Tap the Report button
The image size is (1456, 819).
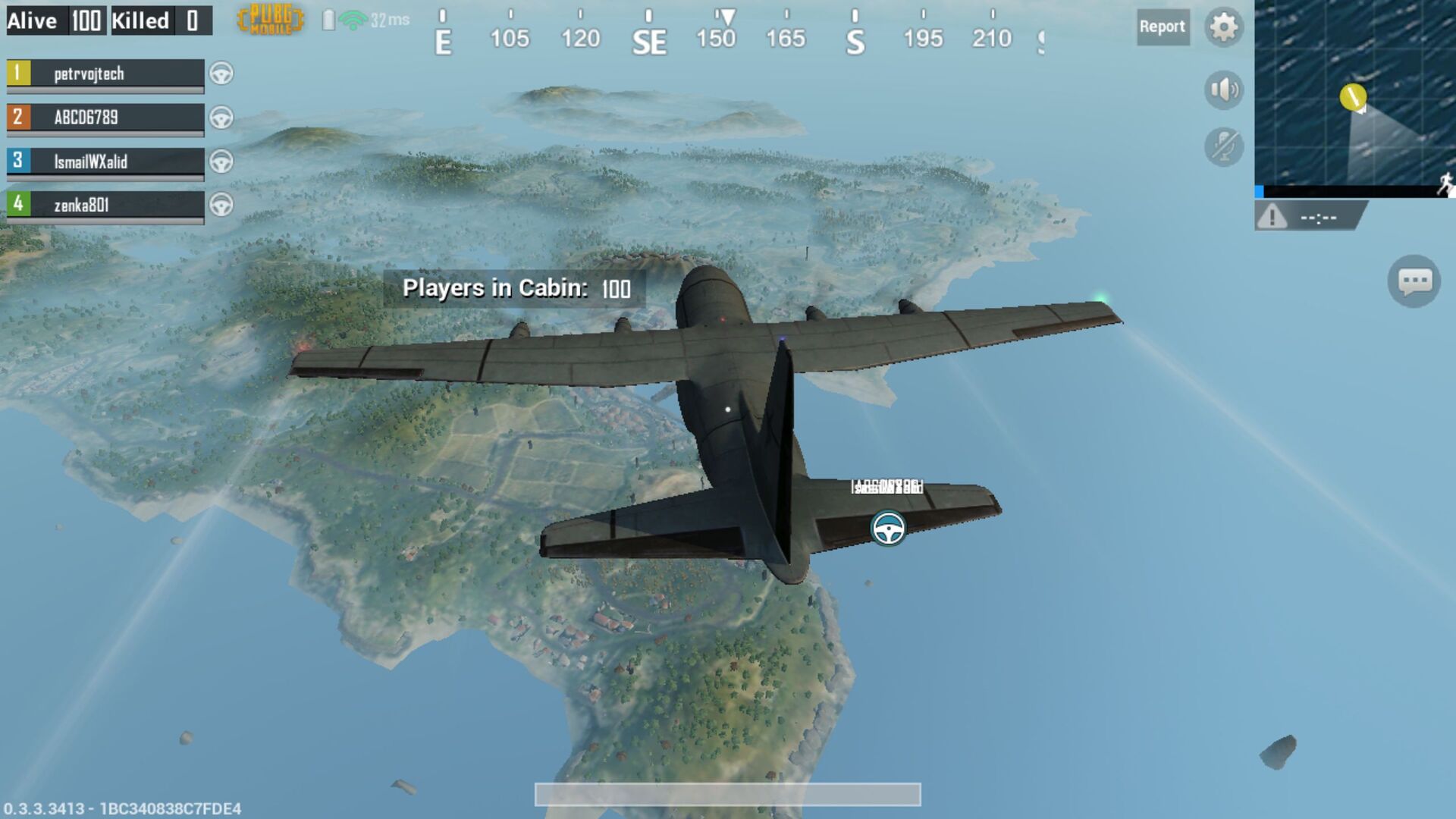[1163, 27]
